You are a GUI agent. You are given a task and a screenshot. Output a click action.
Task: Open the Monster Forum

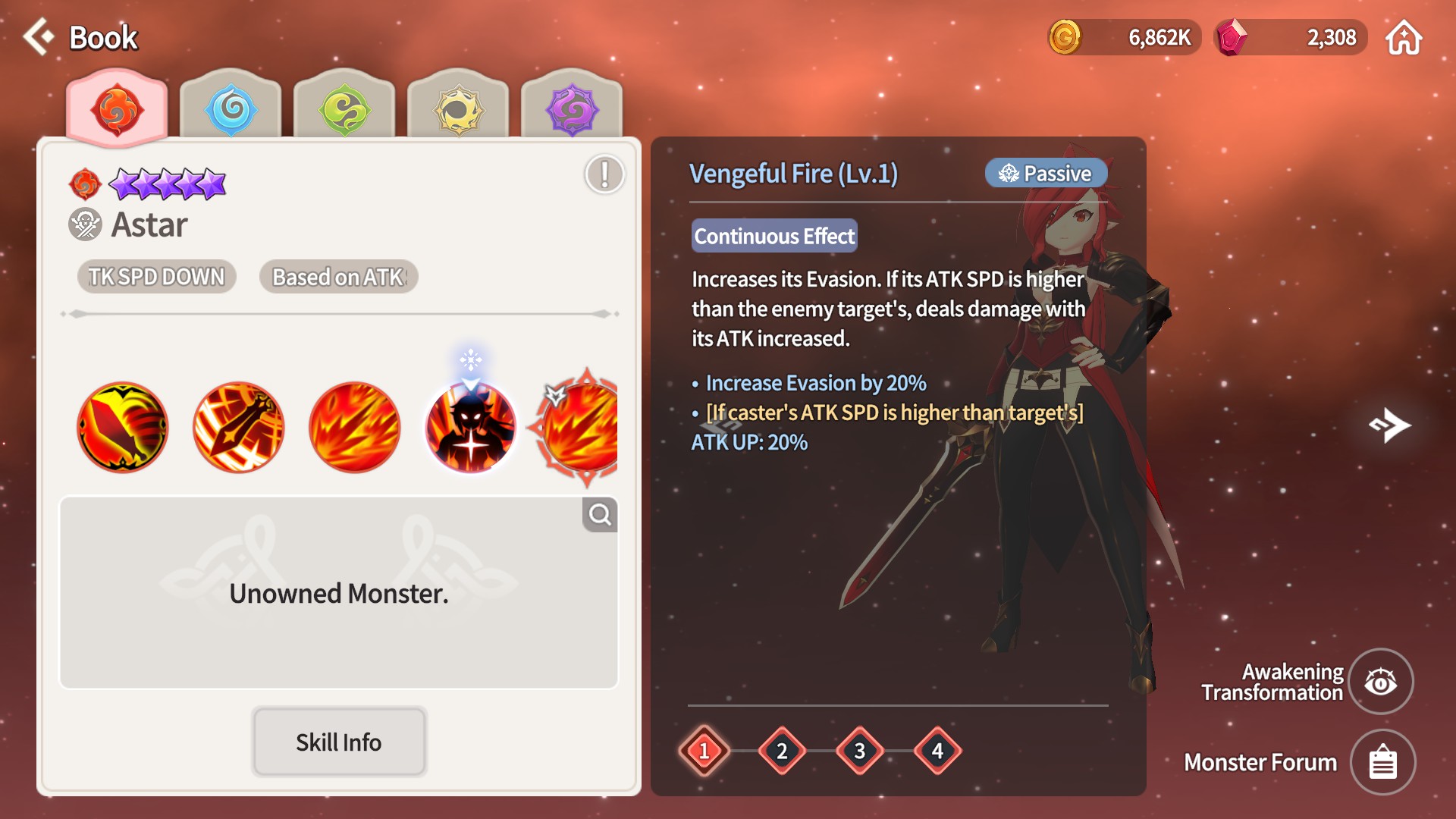click(1382, 762)
